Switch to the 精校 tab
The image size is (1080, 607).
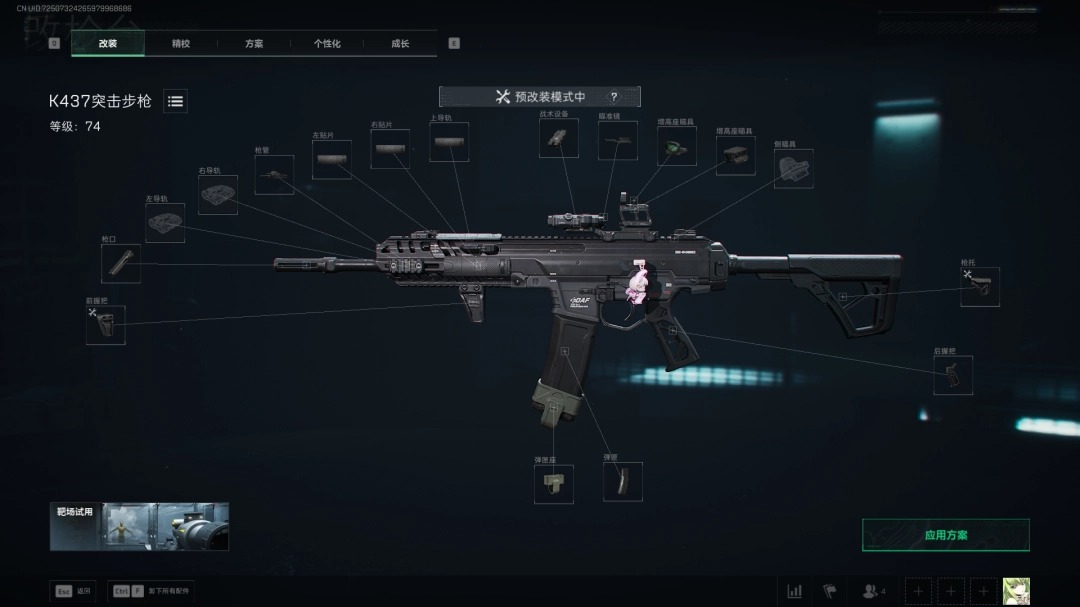(x=180, y=44)
